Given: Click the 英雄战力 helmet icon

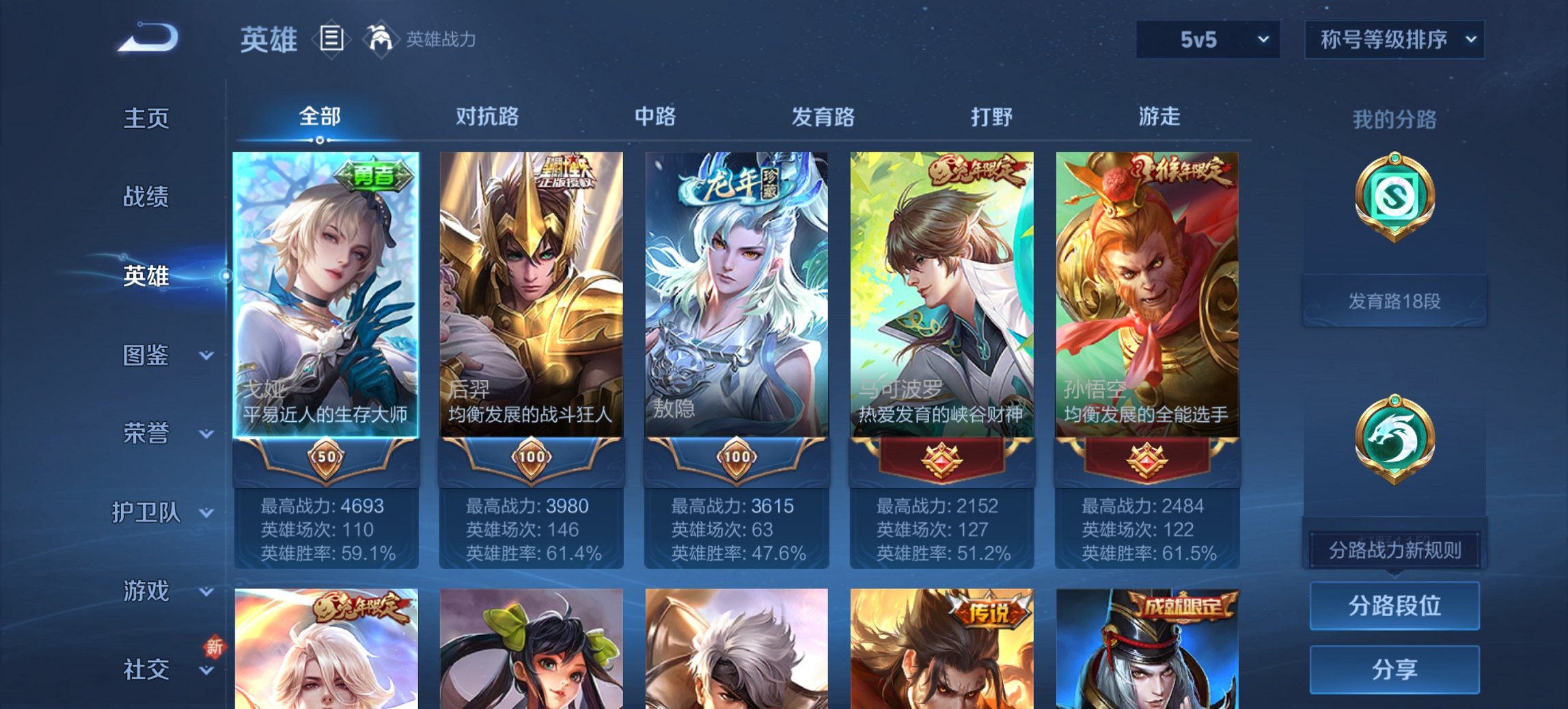Looking at the screenshot, I should 380,38.
